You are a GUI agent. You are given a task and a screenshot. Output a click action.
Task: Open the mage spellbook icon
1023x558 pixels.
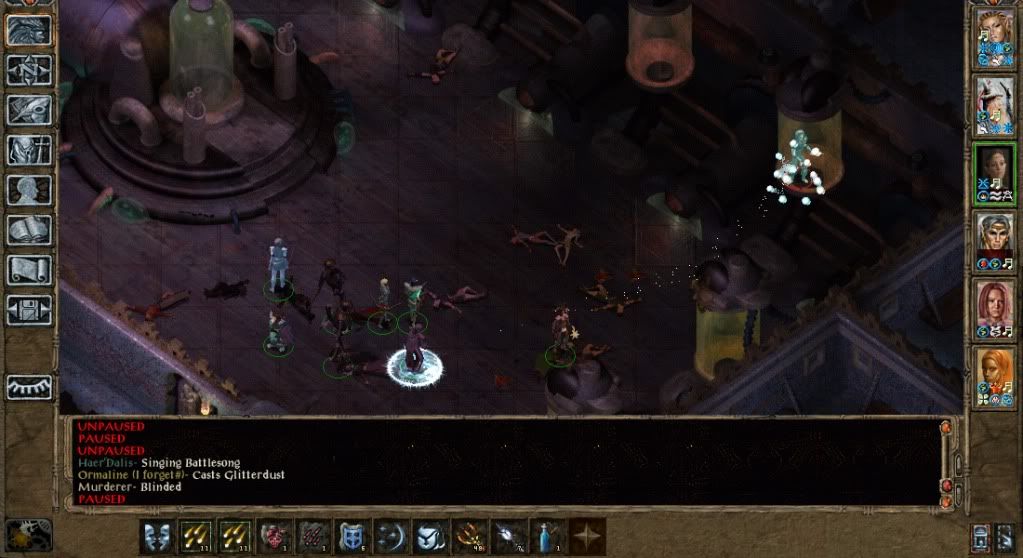(x=29, y=229)
